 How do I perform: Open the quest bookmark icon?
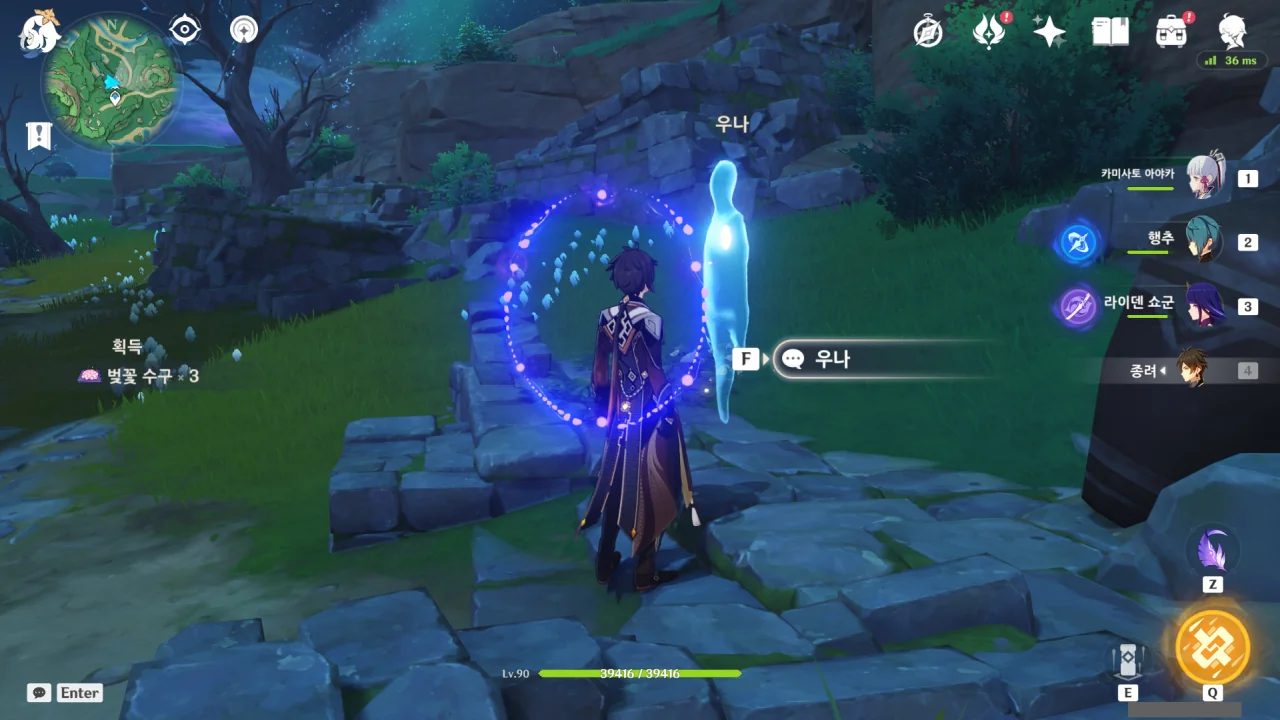pyautogui.click(x=39, y=136)
